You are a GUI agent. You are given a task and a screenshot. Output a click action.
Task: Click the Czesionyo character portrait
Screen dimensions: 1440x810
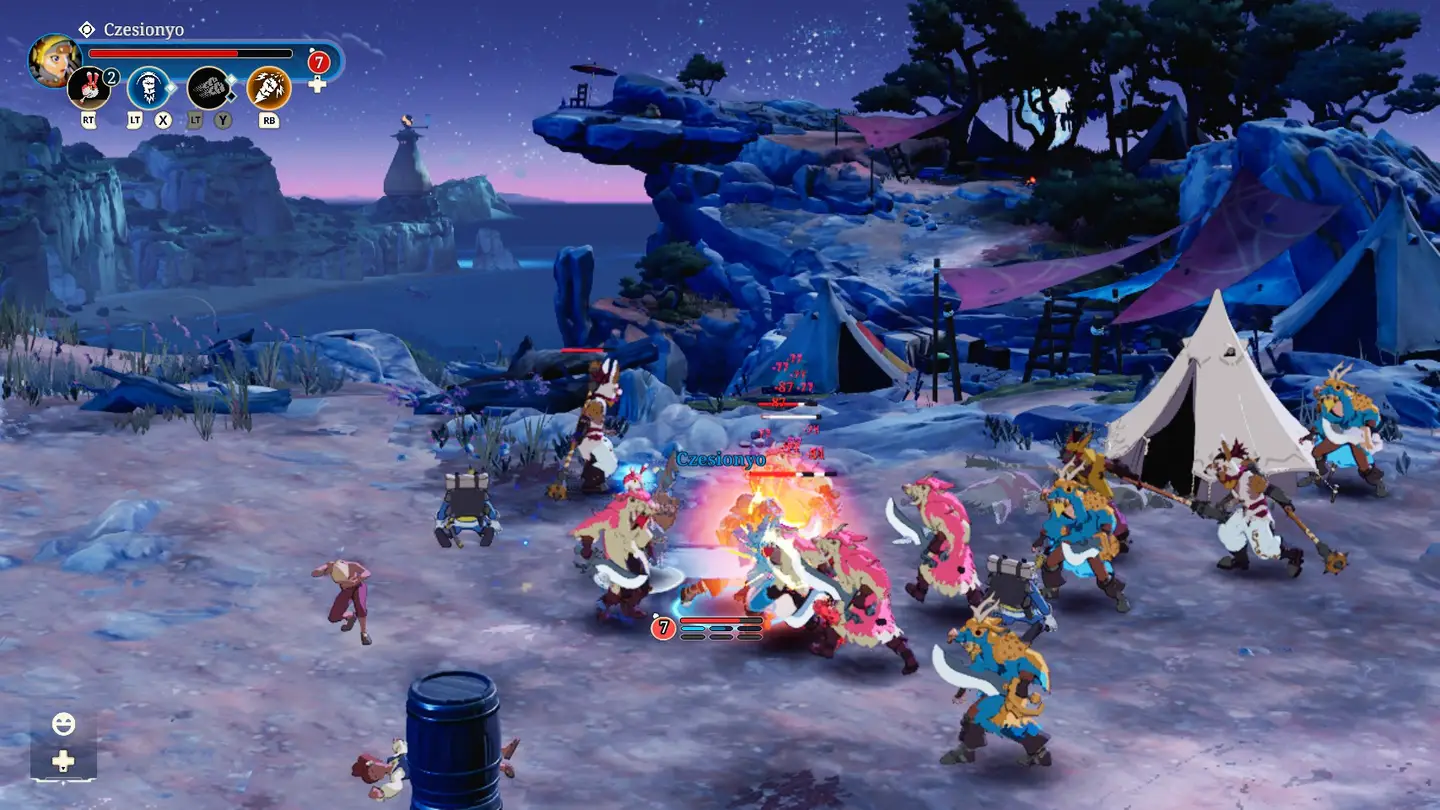tap(54, 60)
